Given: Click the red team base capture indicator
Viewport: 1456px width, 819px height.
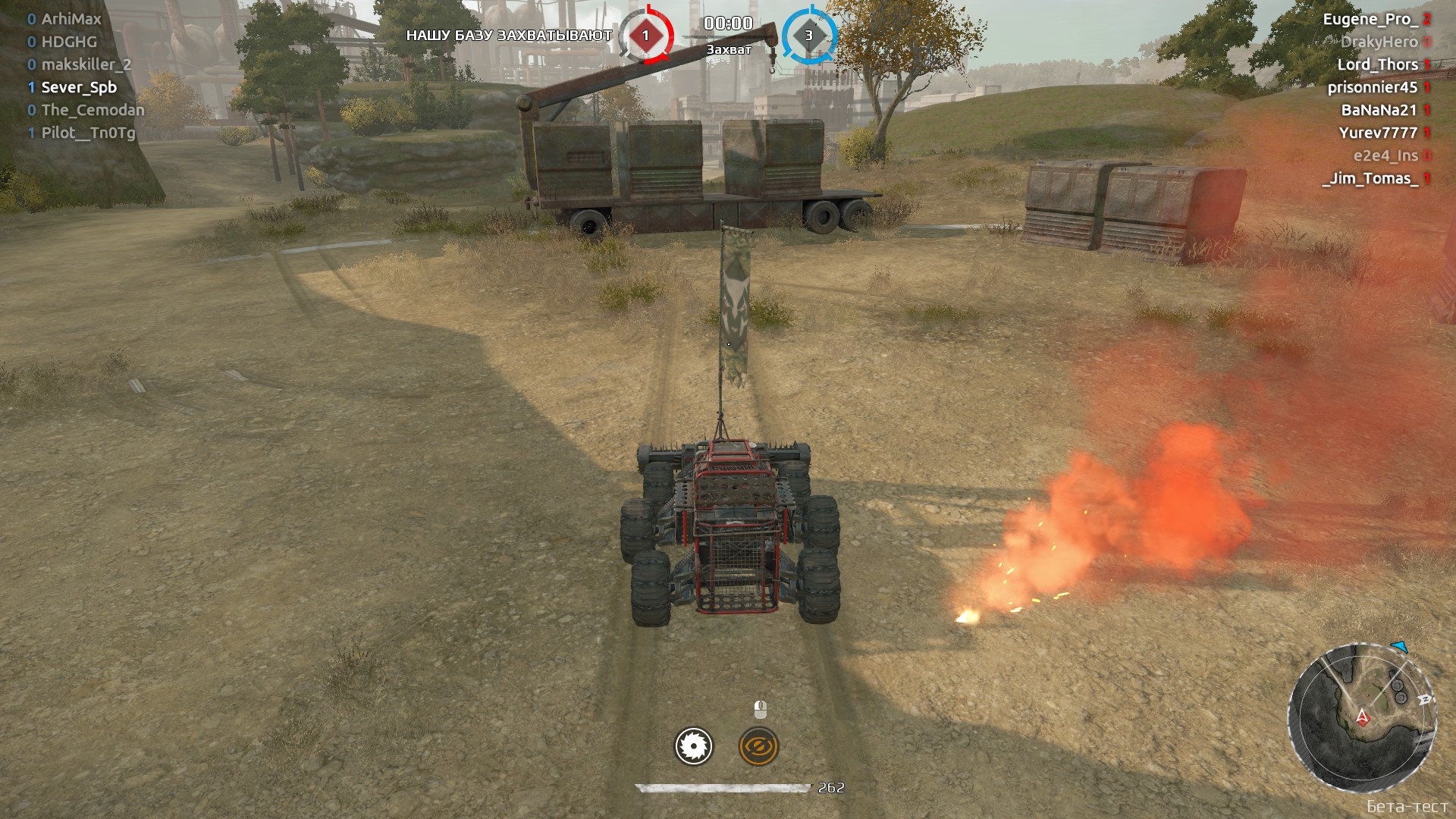Looking at the screenshot, I should 645,36.
